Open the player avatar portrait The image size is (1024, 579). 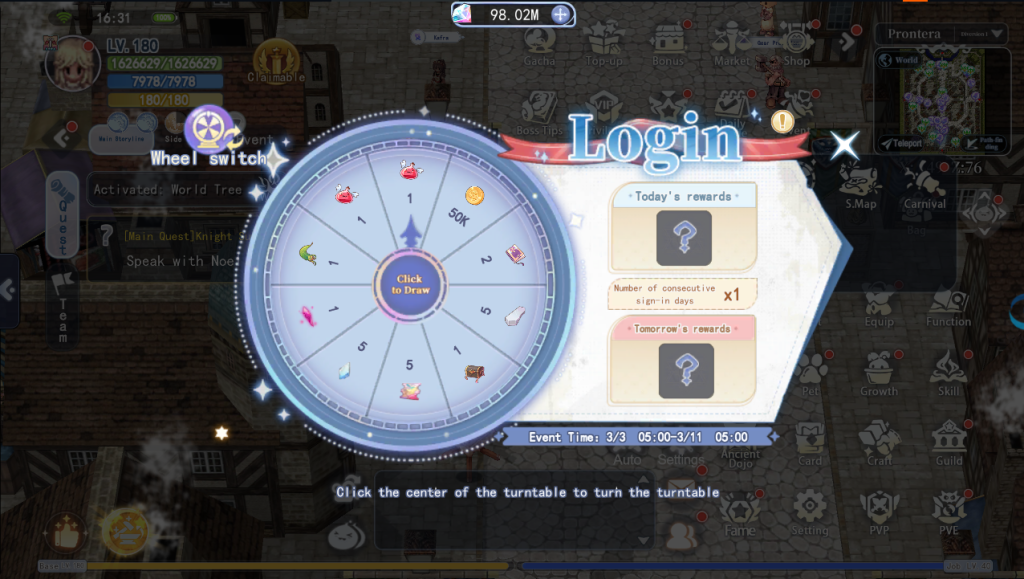coord(72,62)
